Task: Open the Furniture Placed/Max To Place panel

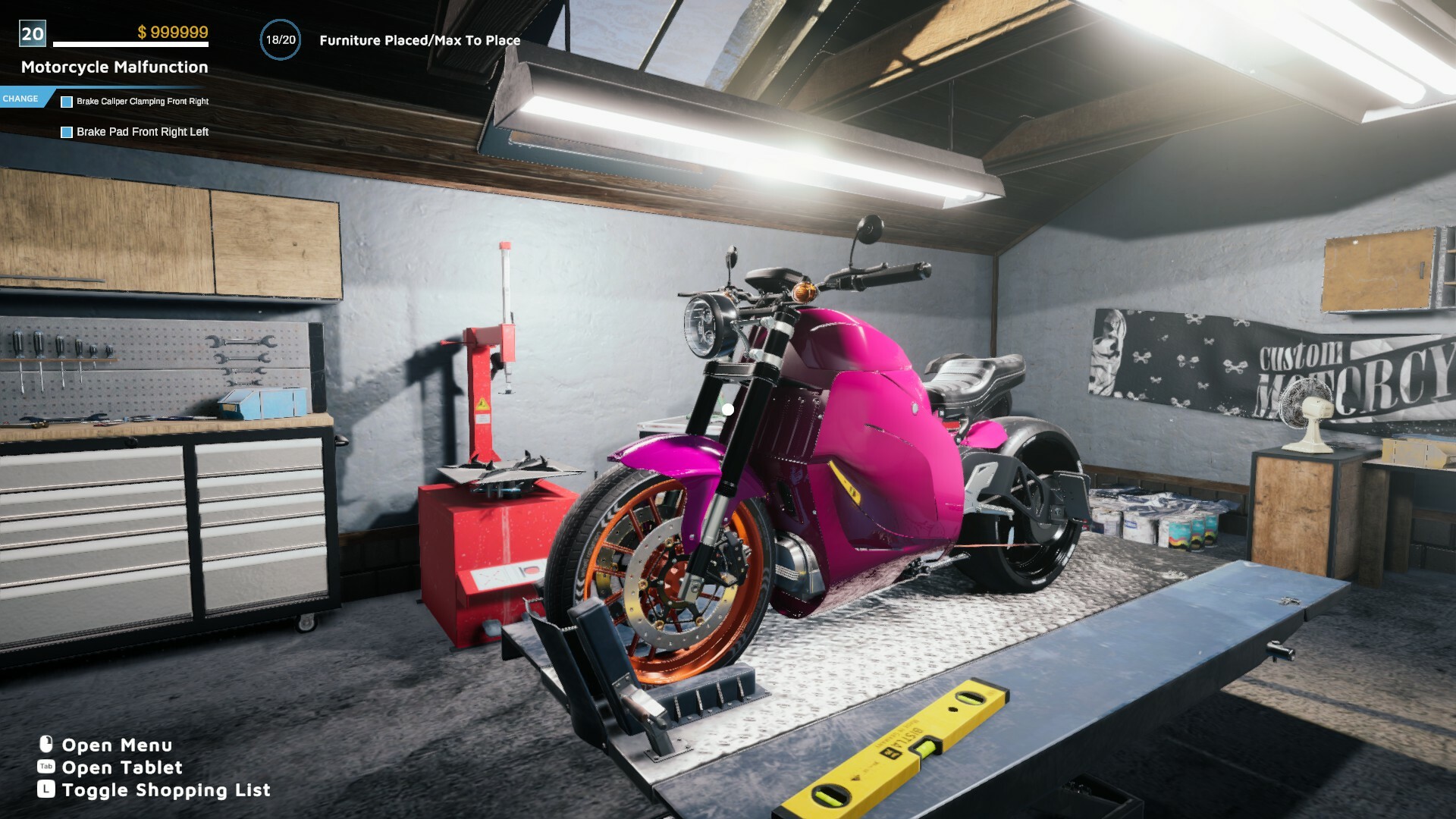Action: (419, 40)
